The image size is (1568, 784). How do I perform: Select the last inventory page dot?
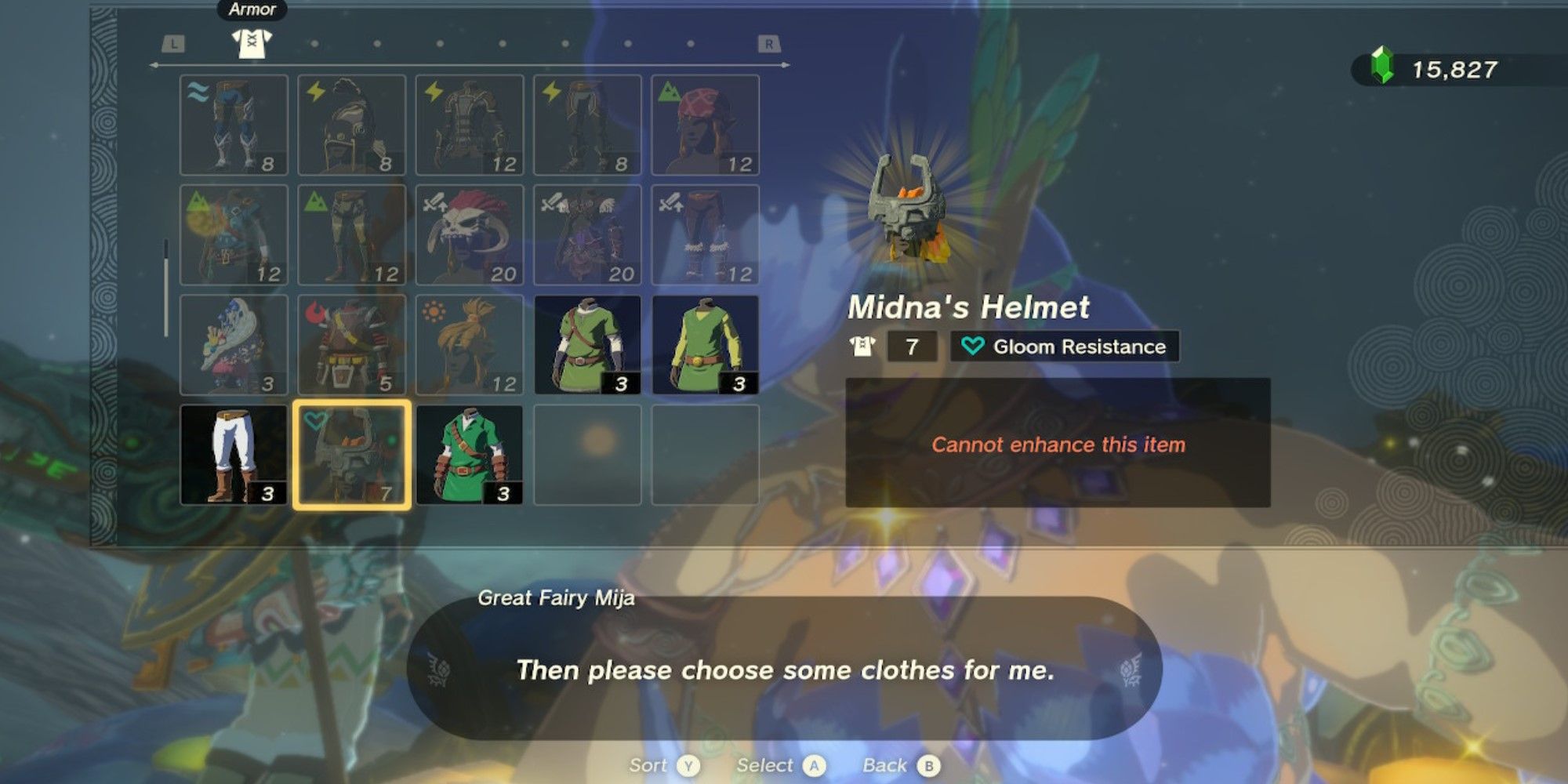point(691,43)
